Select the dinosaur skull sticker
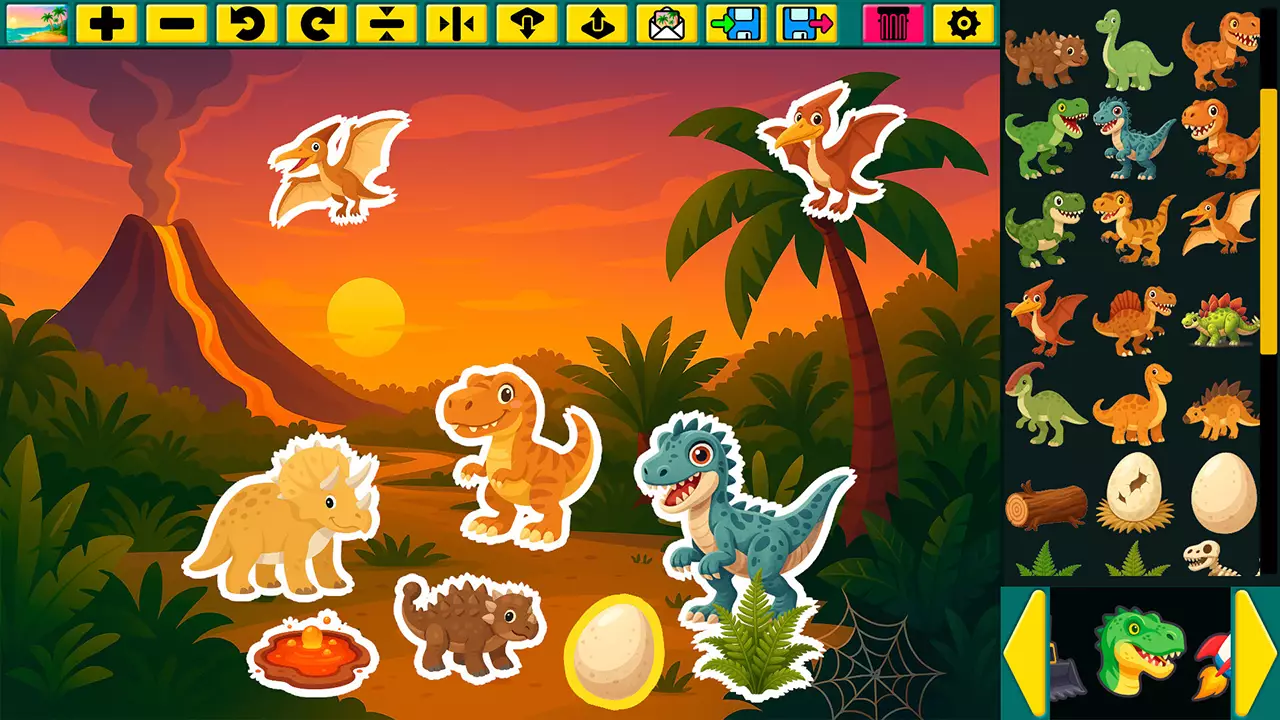 (x=1210, y=558)
